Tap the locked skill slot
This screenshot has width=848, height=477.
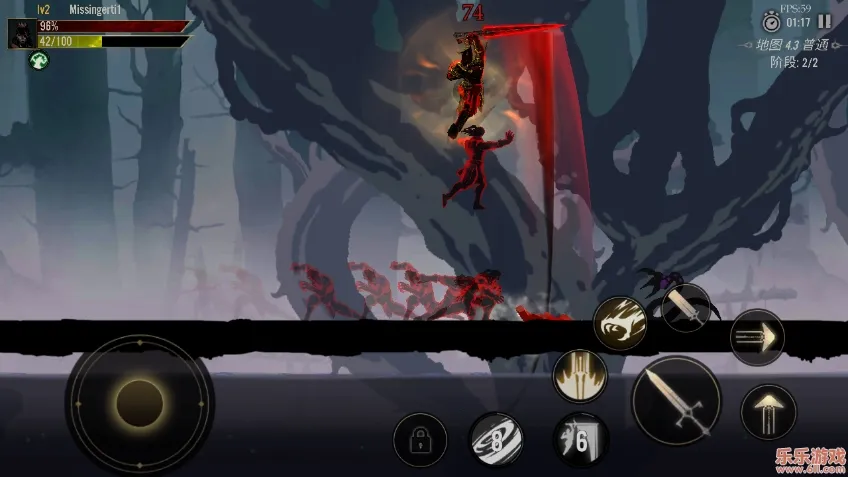coord(420,440)
